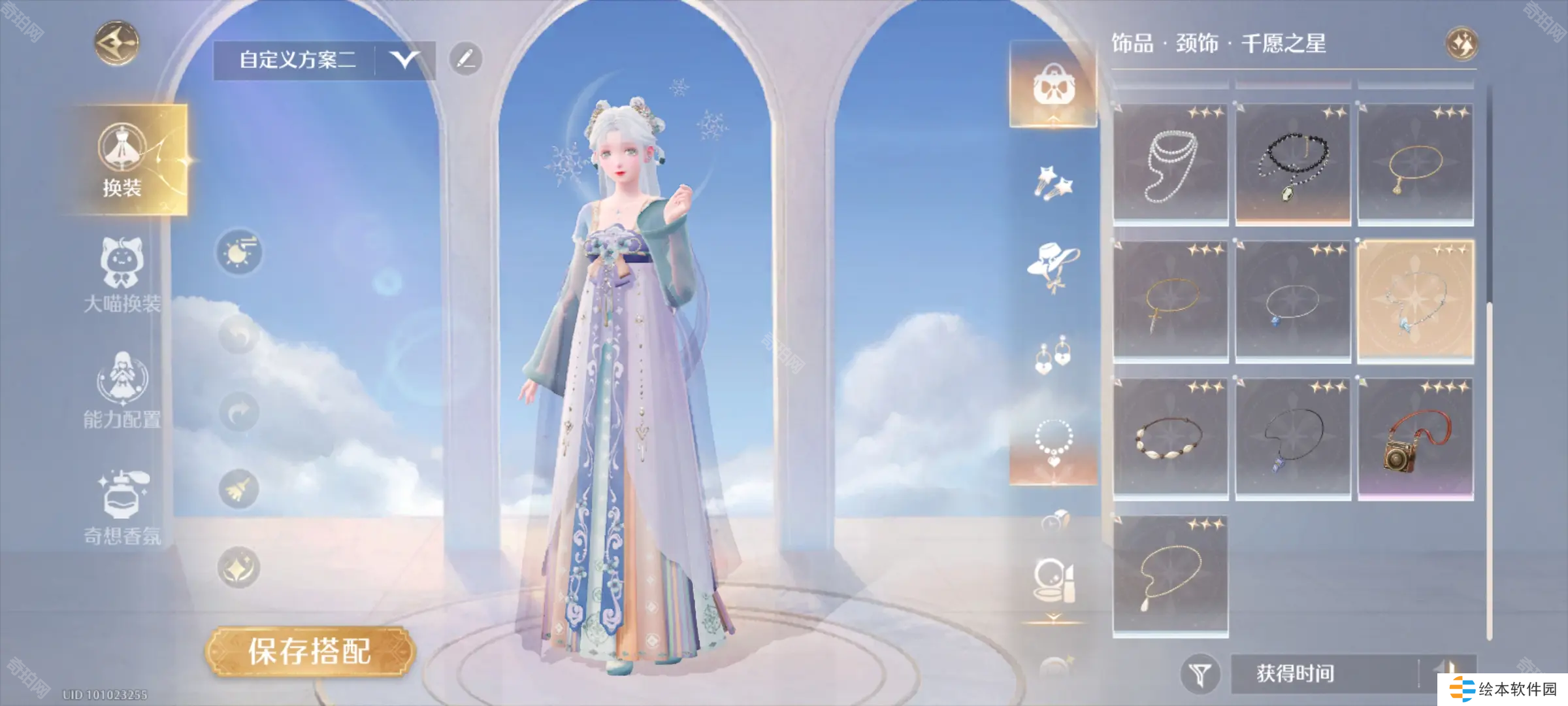The height and width of the screenshot is (706, 1568).
Task: Toggle the sun lighting icon
Action: [239, 252]
